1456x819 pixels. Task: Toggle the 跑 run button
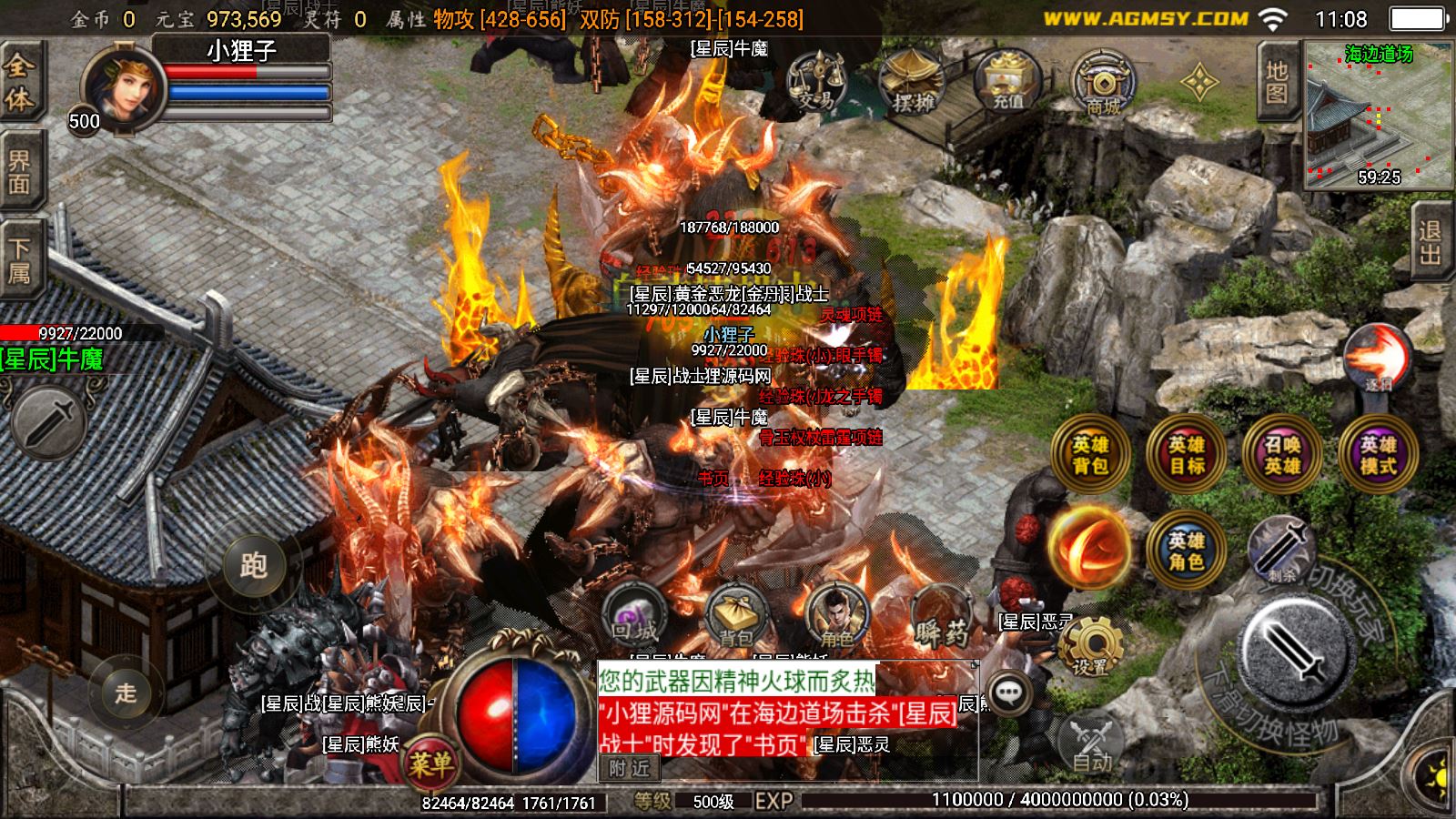tap(252, 565)
